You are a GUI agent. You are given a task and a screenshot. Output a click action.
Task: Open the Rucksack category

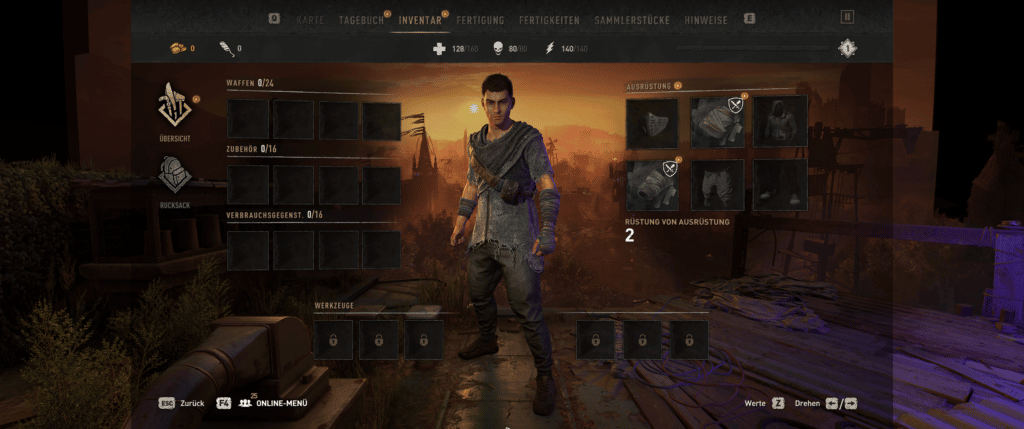[x=174, y=182]
